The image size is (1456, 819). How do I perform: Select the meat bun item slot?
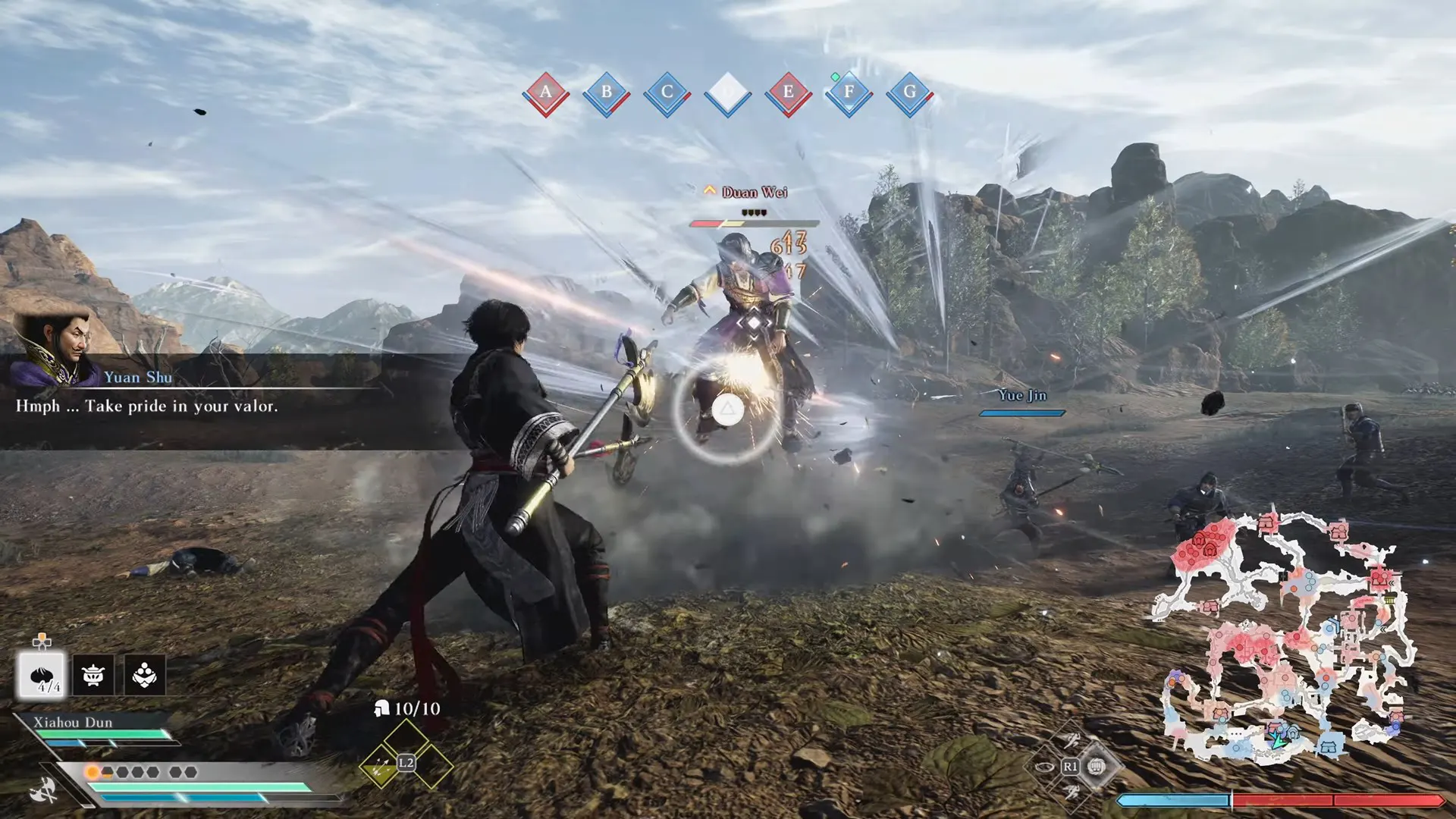pos(42,674)
